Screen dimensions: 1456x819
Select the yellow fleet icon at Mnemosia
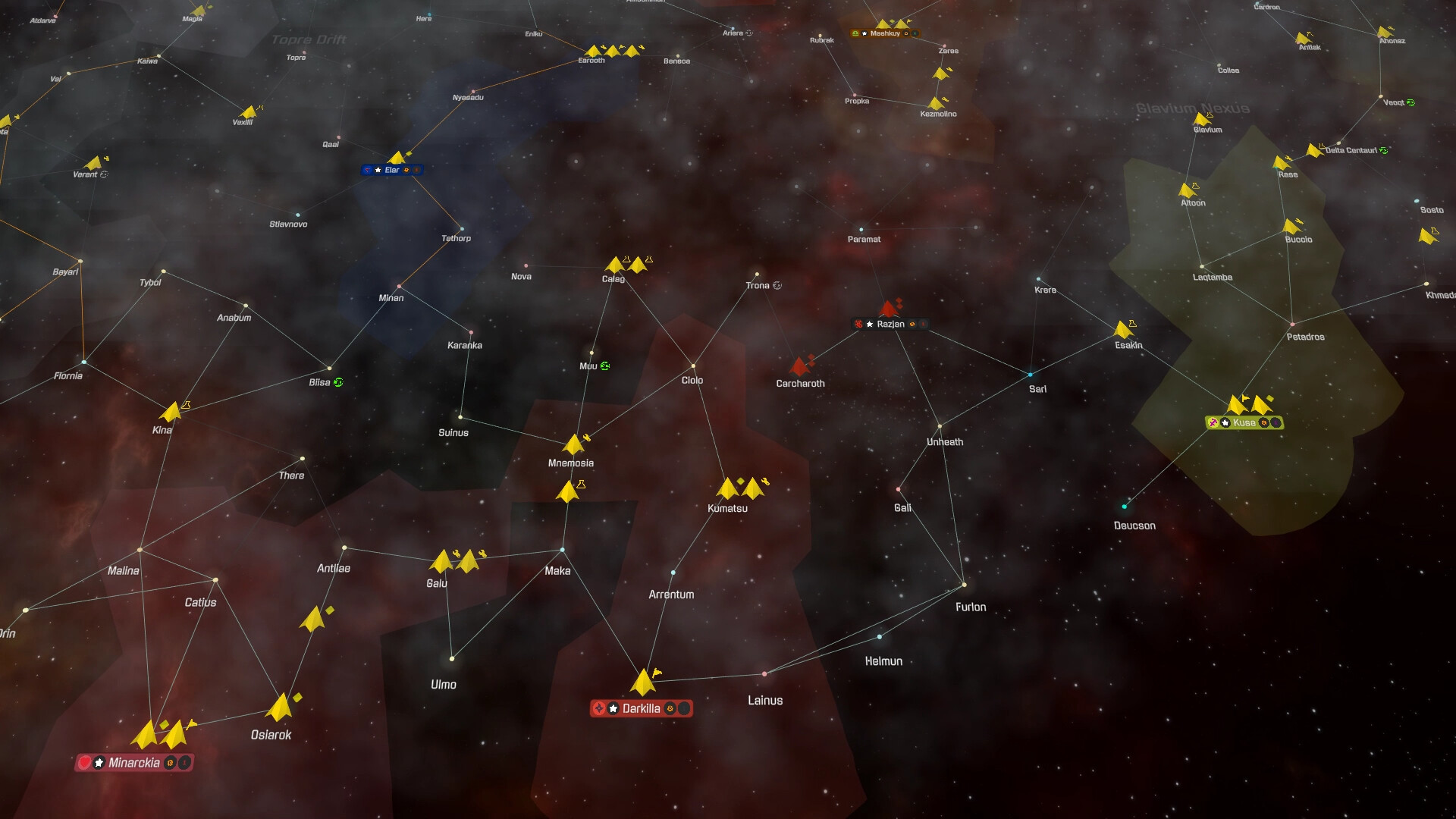click(x=572, y=444)
